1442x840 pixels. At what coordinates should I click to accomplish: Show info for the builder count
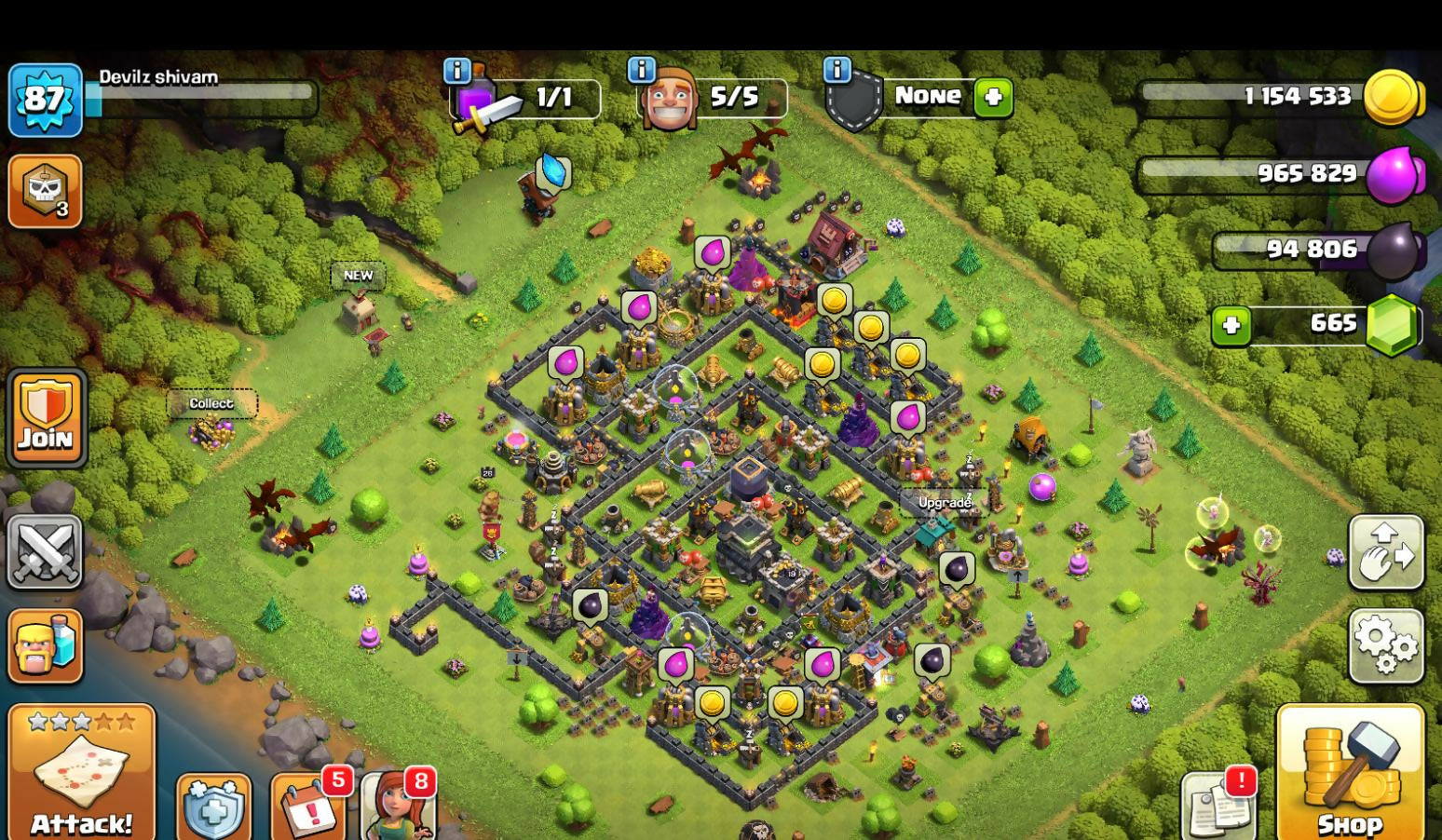641,70
